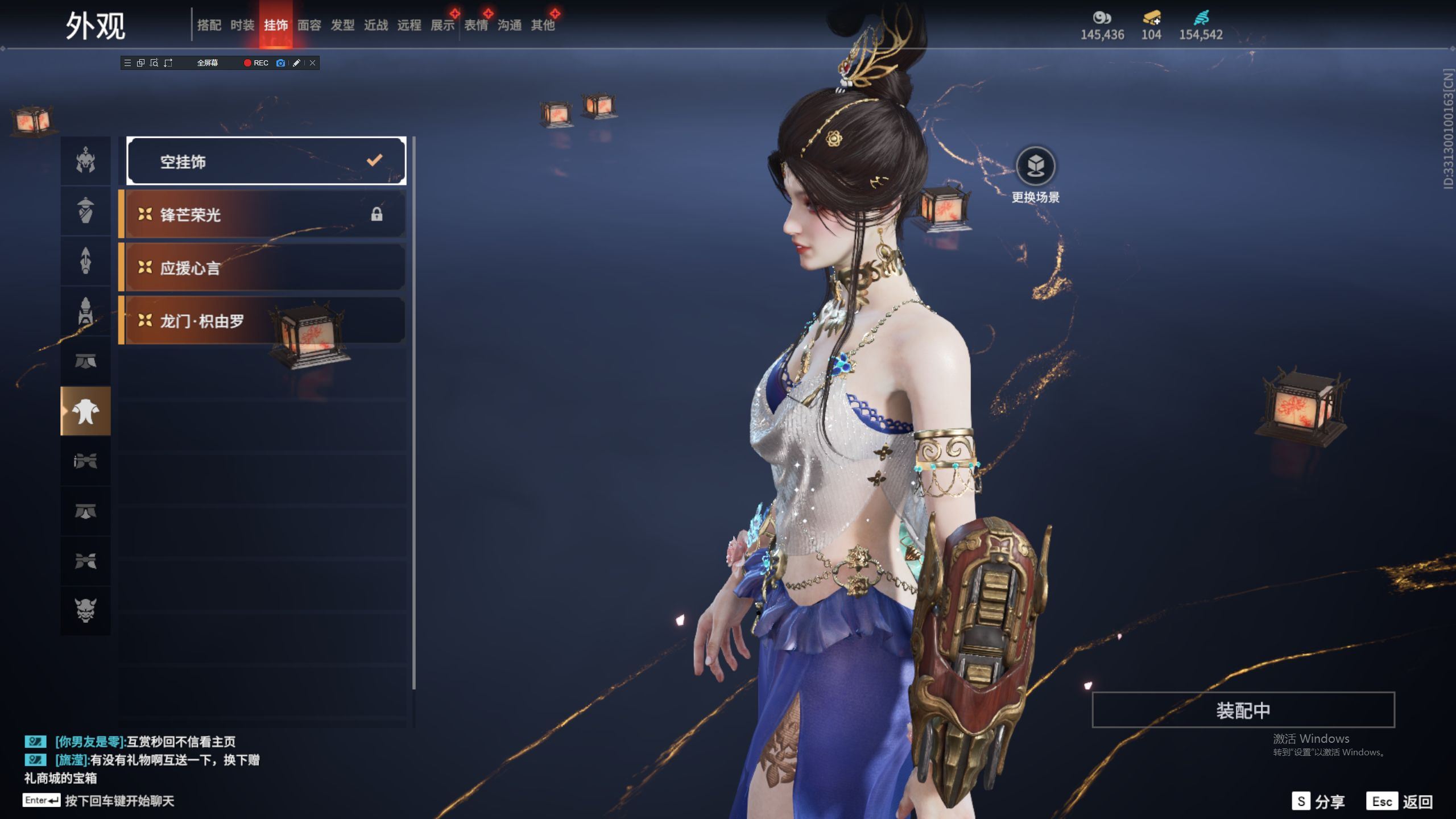
Task: Open the 其他 other tab
Action: (x=543, y=25)
